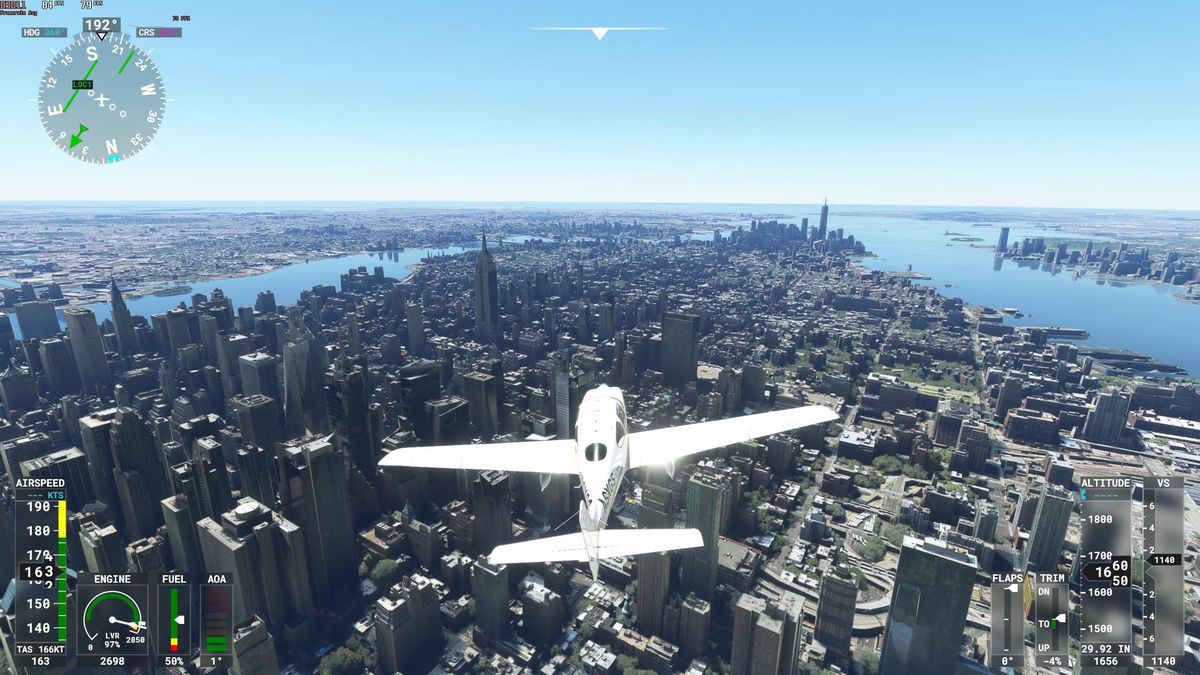Select the HDG heading bug box

pos(45,33)
